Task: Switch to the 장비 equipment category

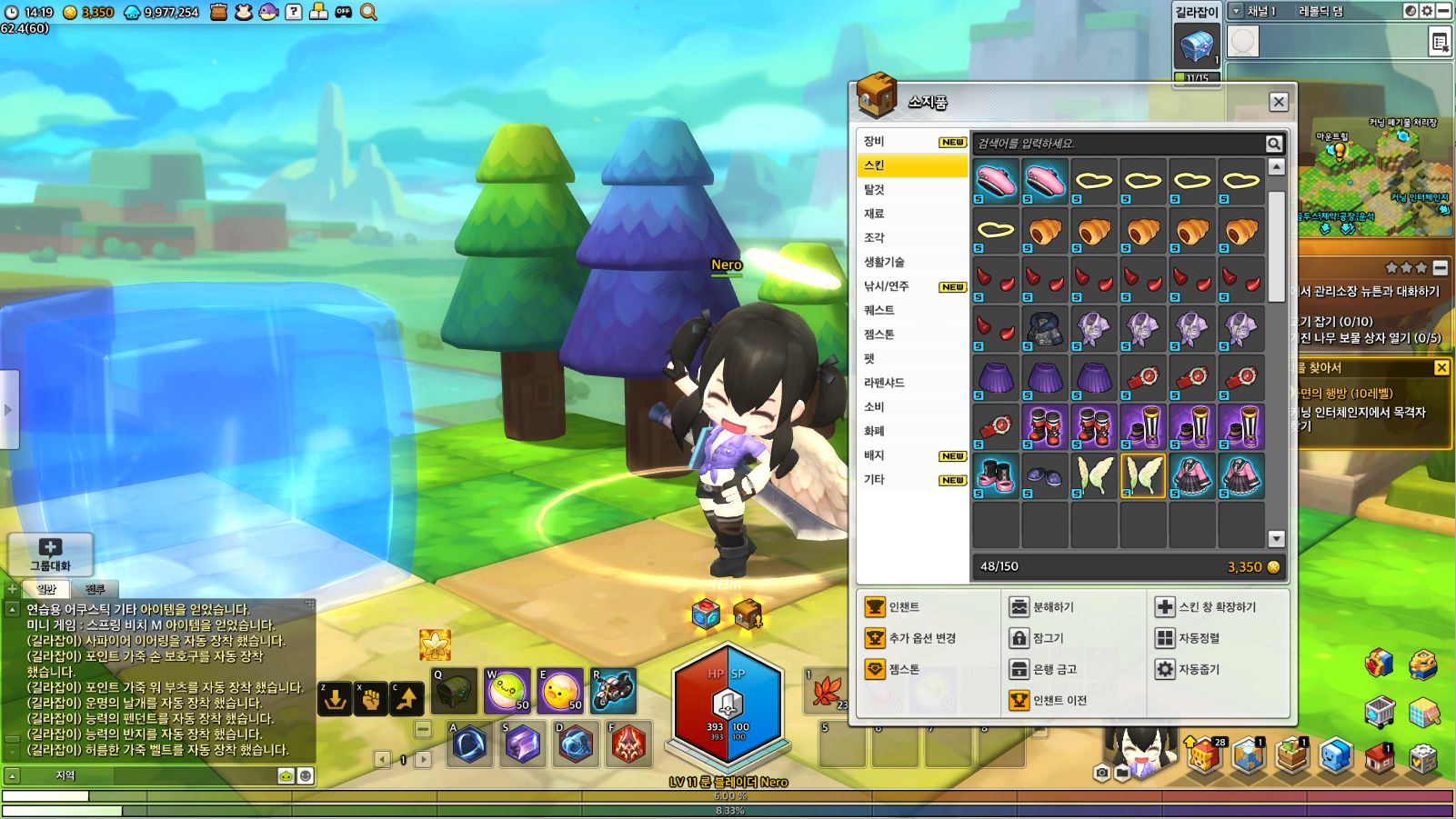Action: (x=874, y=141)
